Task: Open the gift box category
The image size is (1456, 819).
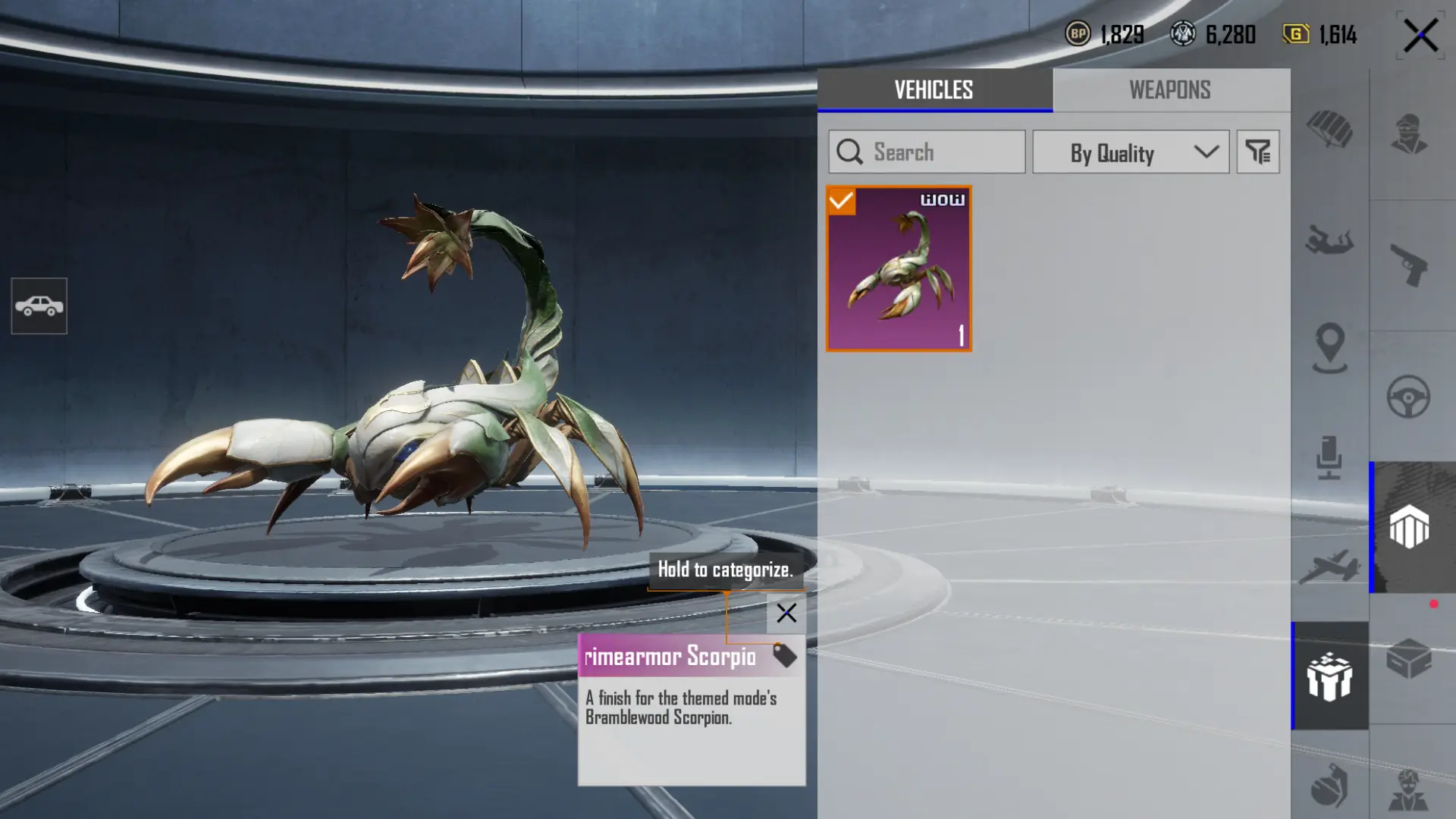Action: click(x=1329, y=676)
